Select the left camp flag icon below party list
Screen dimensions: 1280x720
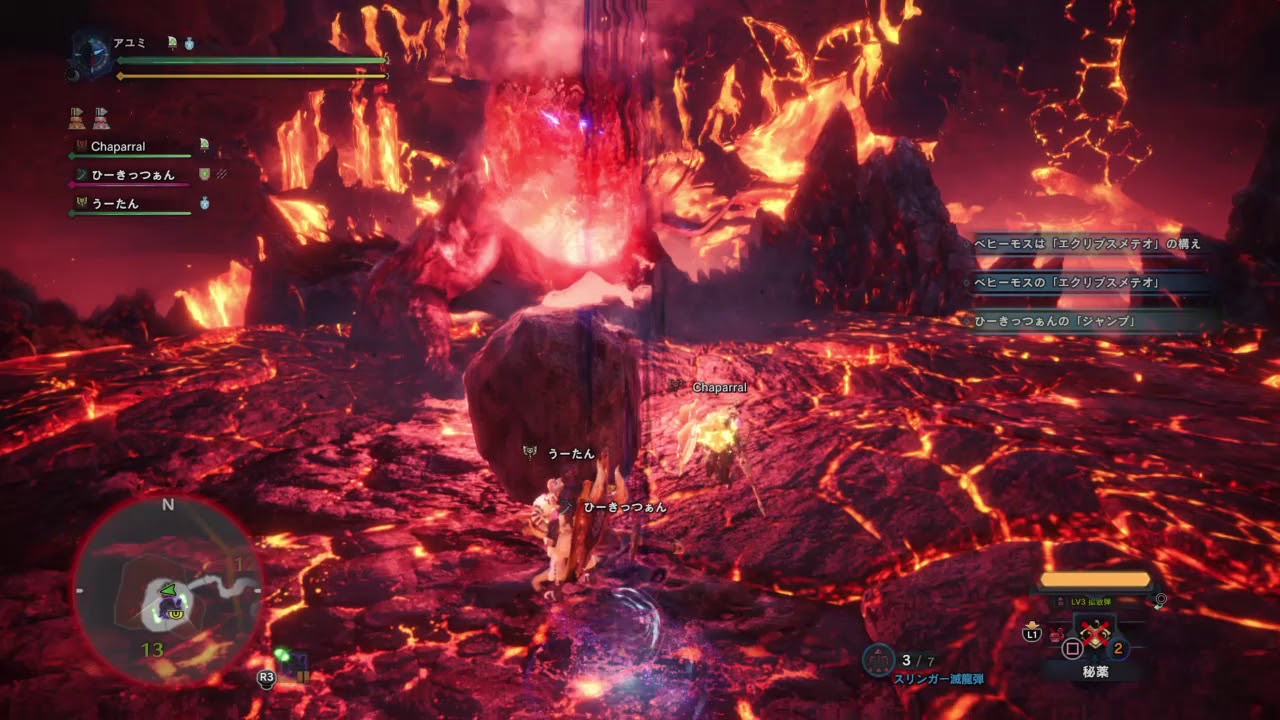click(x=76, y=120)
